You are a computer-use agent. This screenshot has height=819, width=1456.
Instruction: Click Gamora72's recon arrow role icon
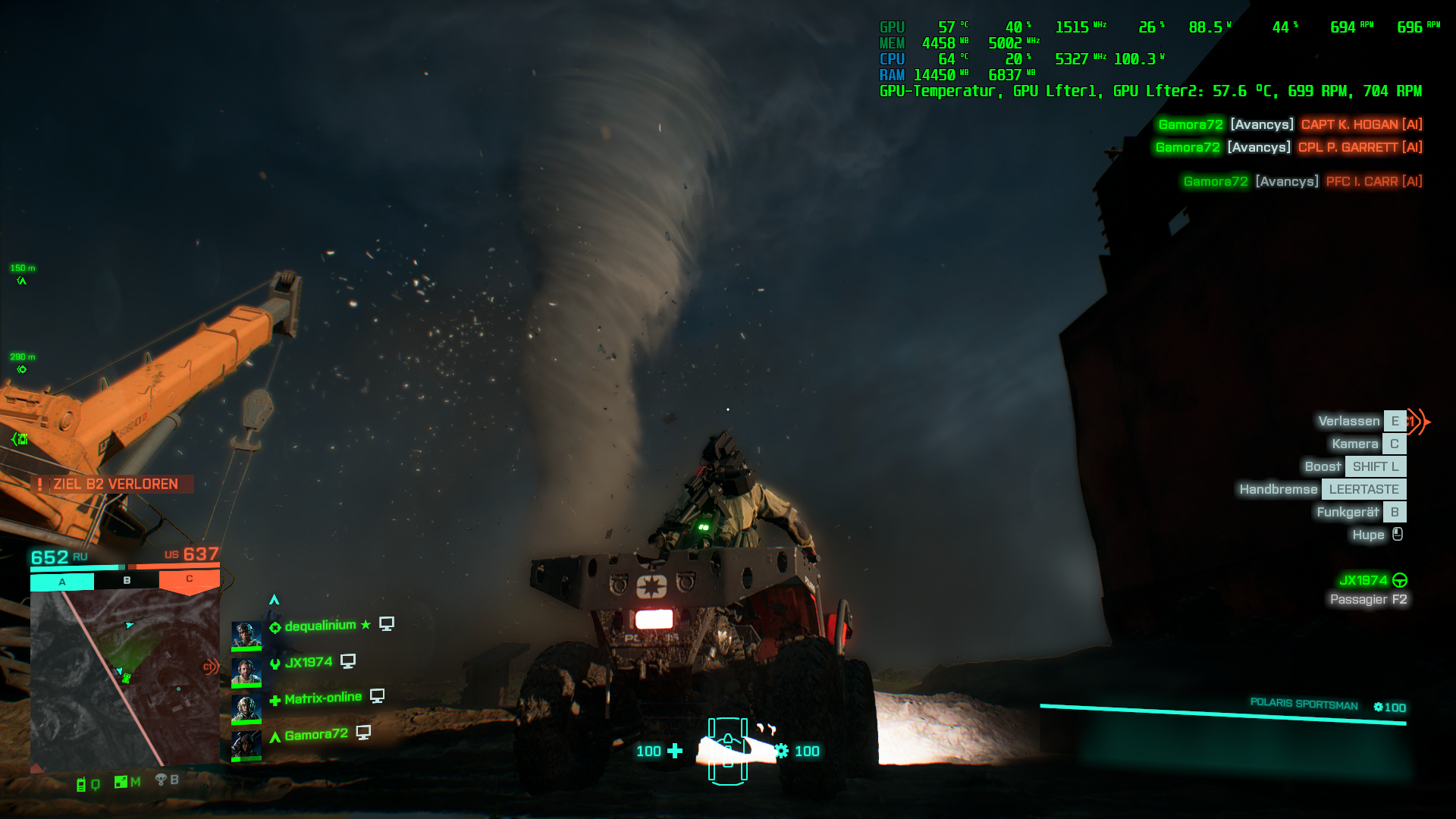275,736
